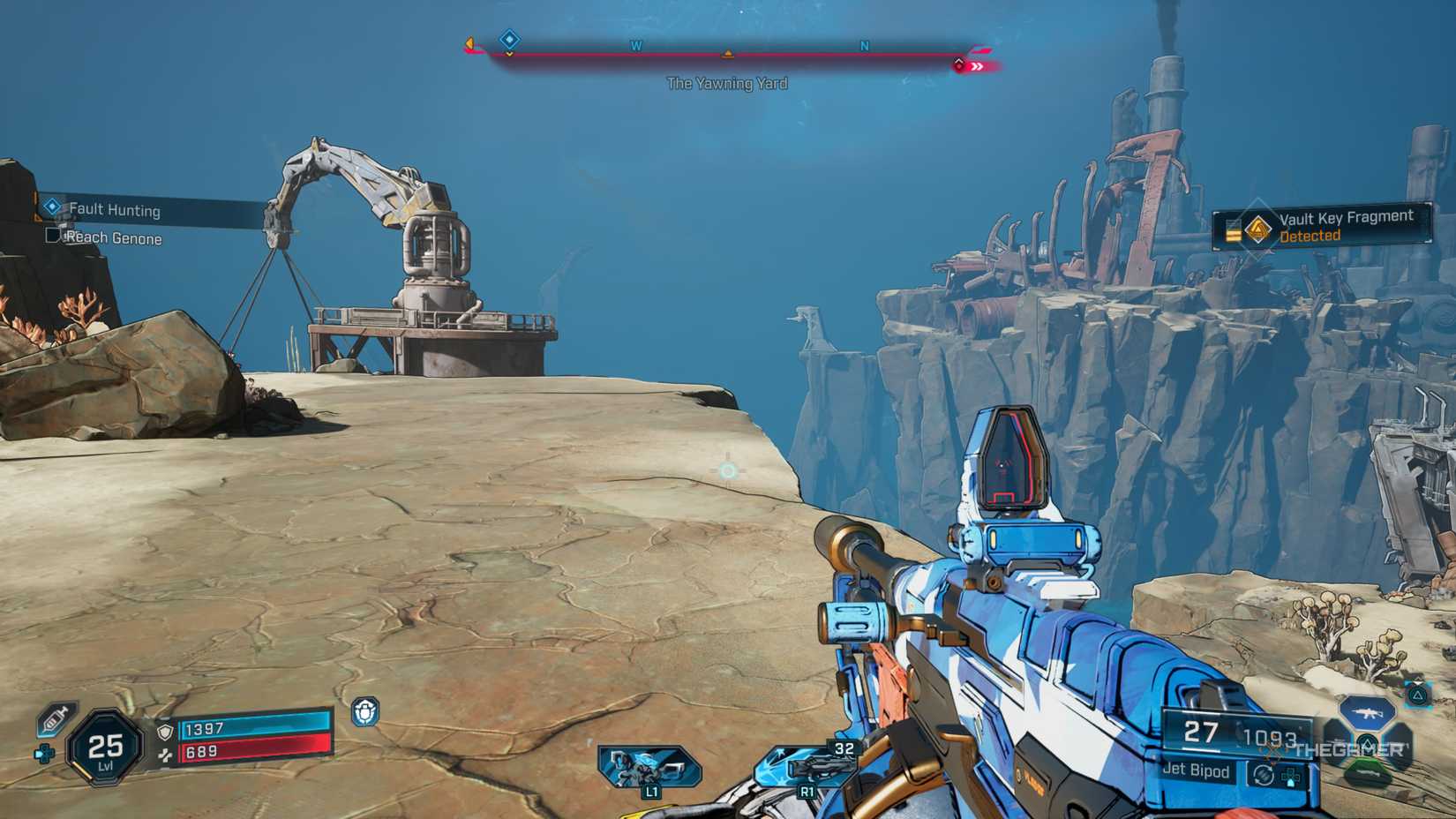Click the Jet Bipod ammo label
1456x819 pixels.
tap(1197, 770)
